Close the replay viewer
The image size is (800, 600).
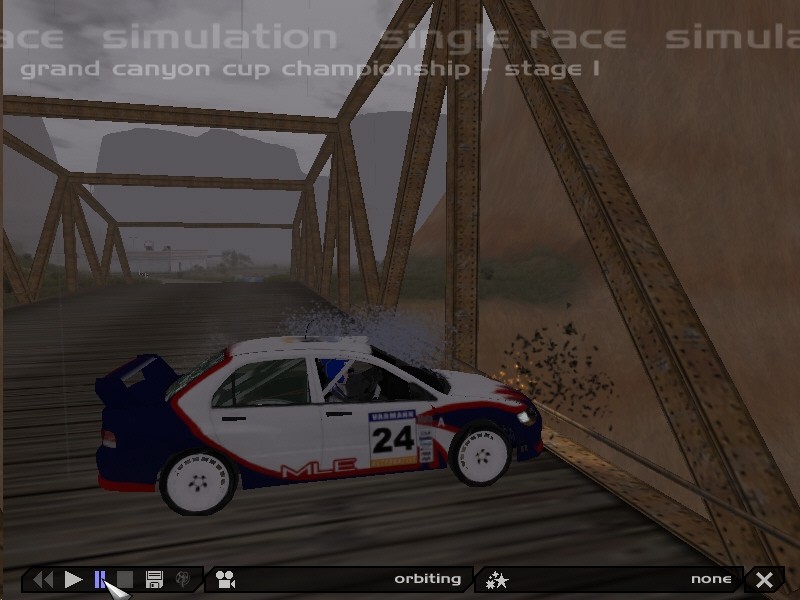[765, 579]
